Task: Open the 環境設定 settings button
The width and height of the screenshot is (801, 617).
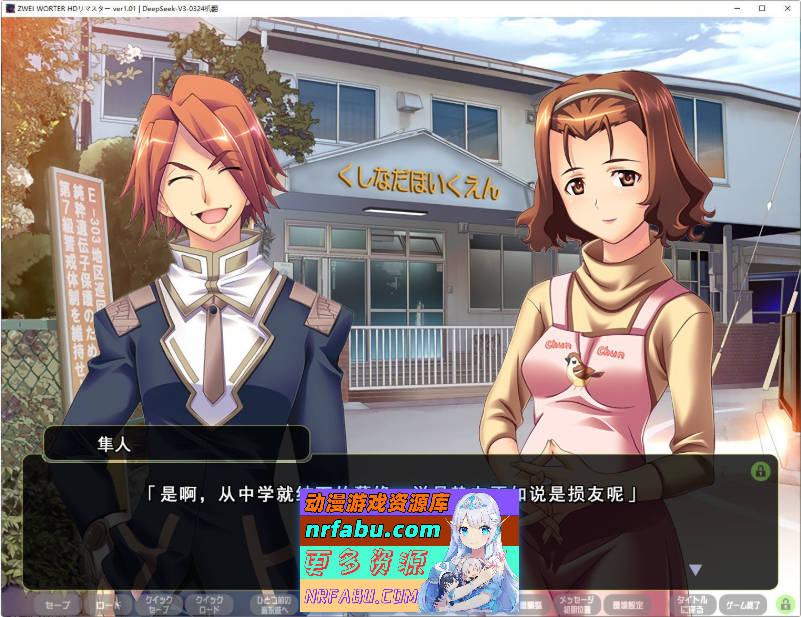Action: point(631,604)
